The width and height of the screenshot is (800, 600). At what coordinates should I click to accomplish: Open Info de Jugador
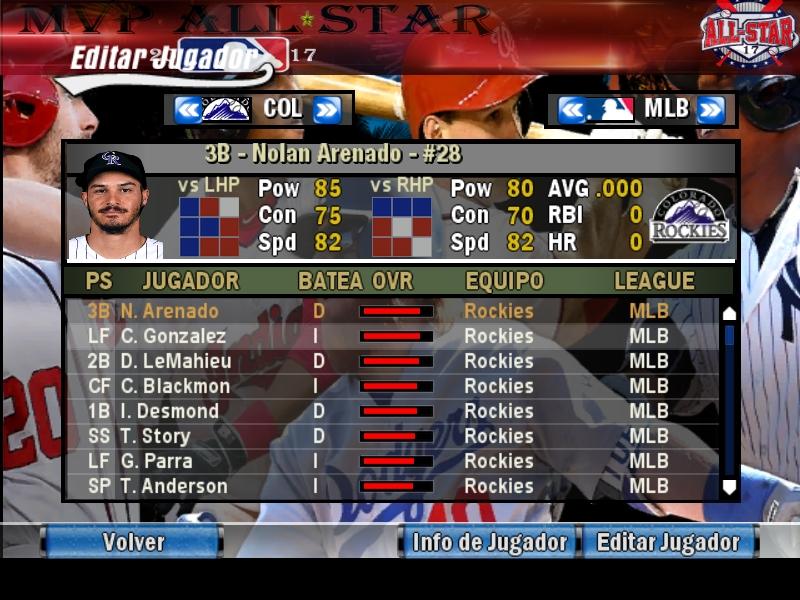click(489, 542)
